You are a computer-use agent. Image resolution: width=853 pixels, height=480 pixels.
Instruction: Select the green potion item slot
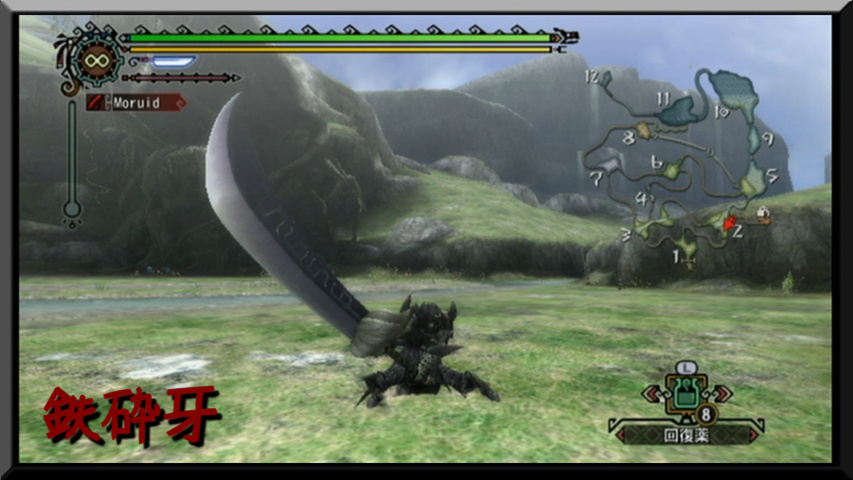[685, 394]
